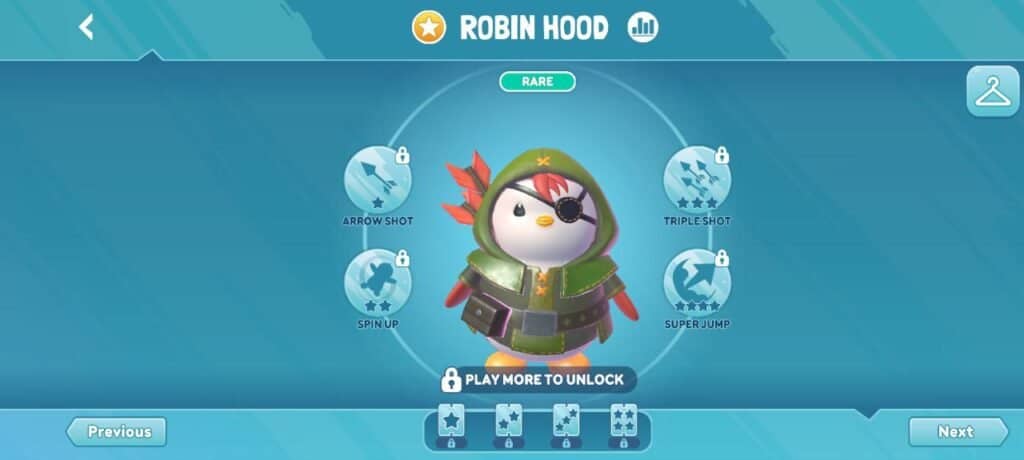Viewport: 1024px width, 460px height.
Task: Select the locked three-star card
Action: pos(566,424)
